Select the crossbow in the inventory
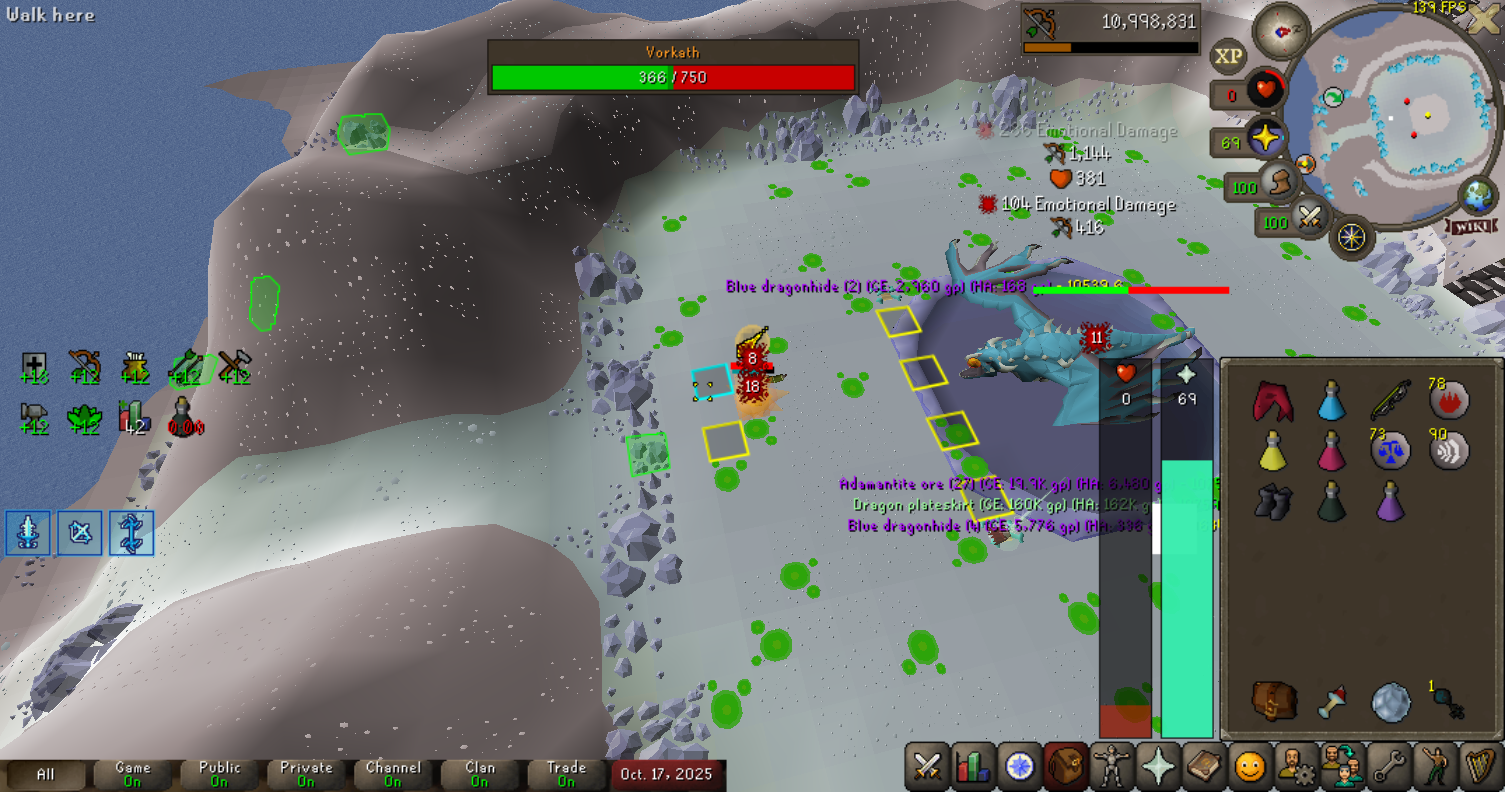Image resolution: width=1505 pixels, height=792 pixels. (1388, 401)
